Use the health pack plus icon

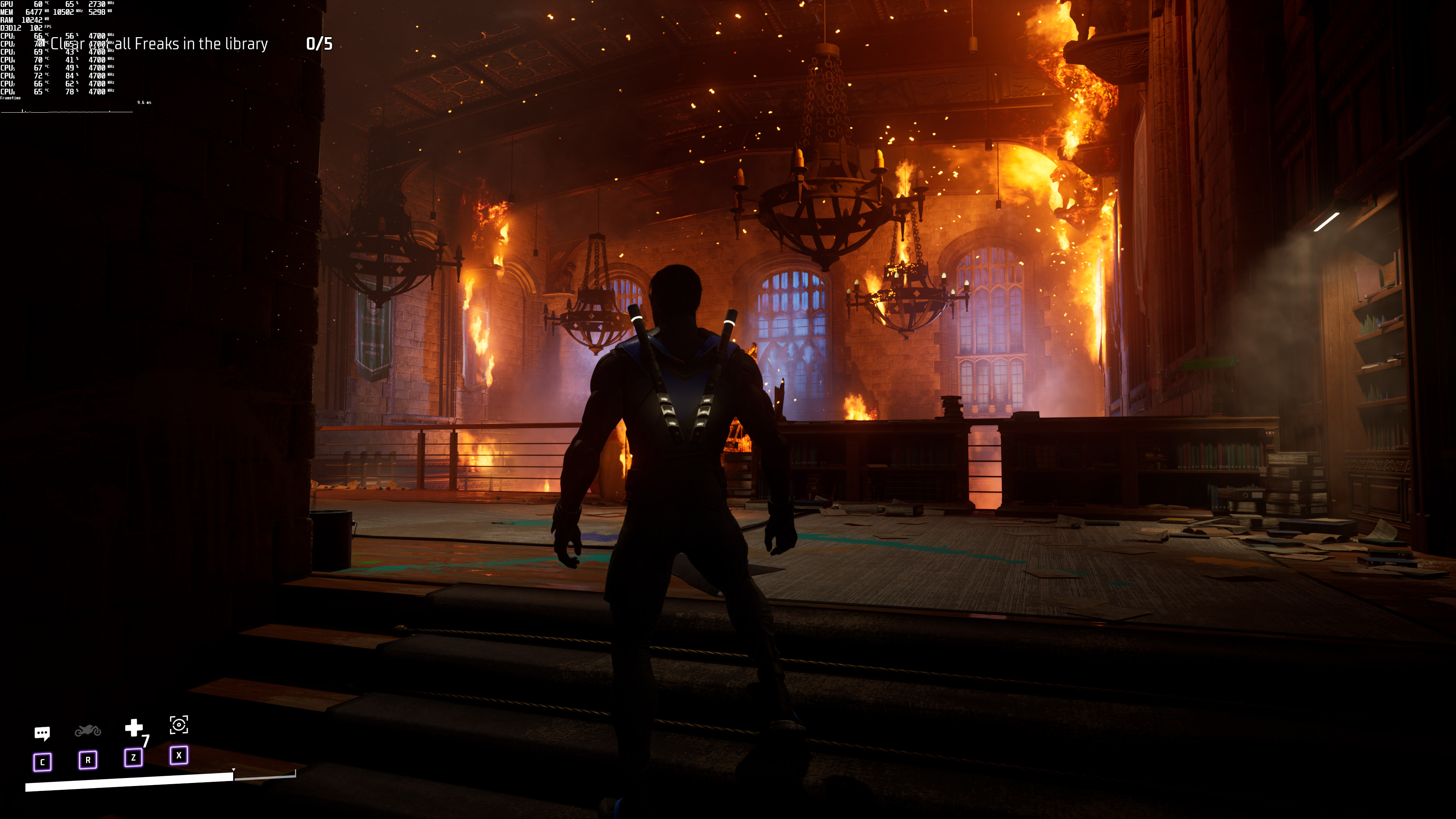click(133, 728)
